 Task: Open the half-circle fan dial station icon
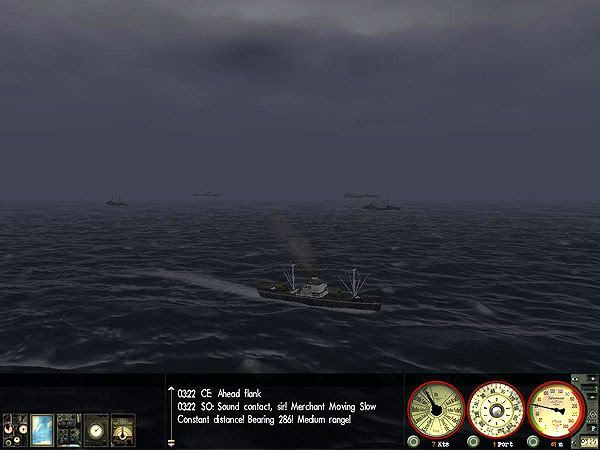pyautogui.click(x=123, y=427)
